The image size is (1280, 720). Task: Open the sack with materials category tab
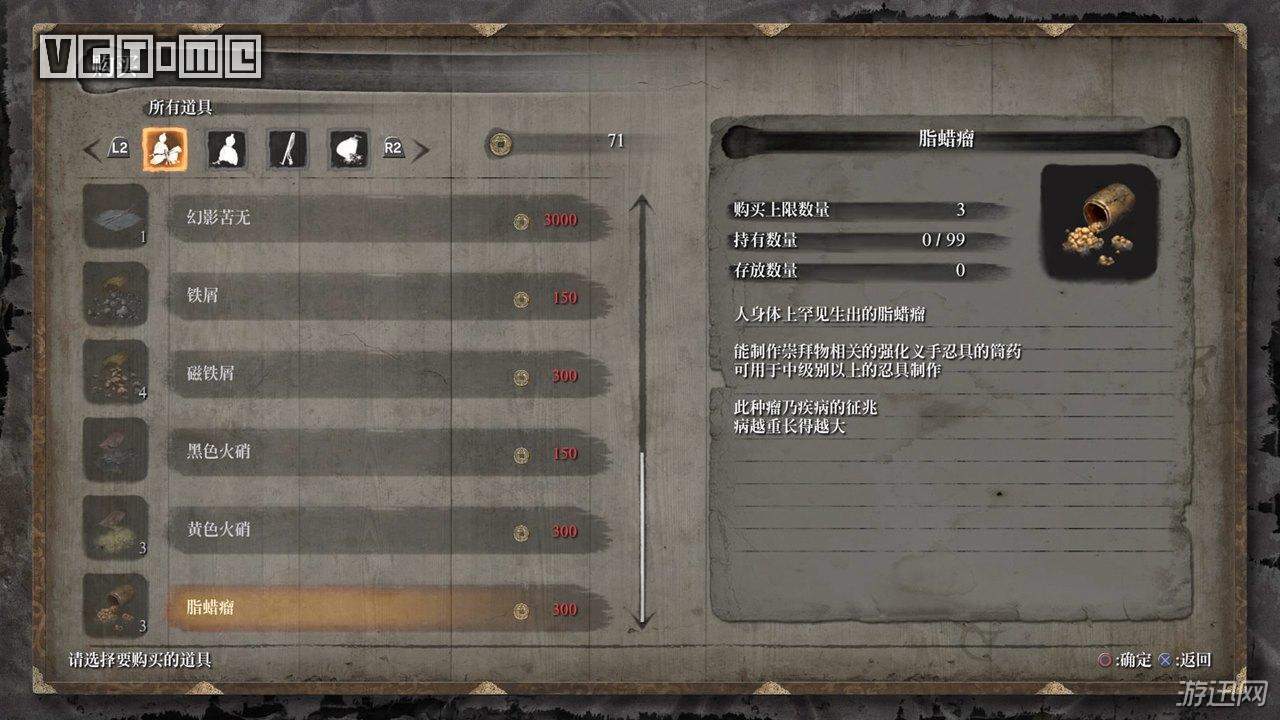(349, 150)
